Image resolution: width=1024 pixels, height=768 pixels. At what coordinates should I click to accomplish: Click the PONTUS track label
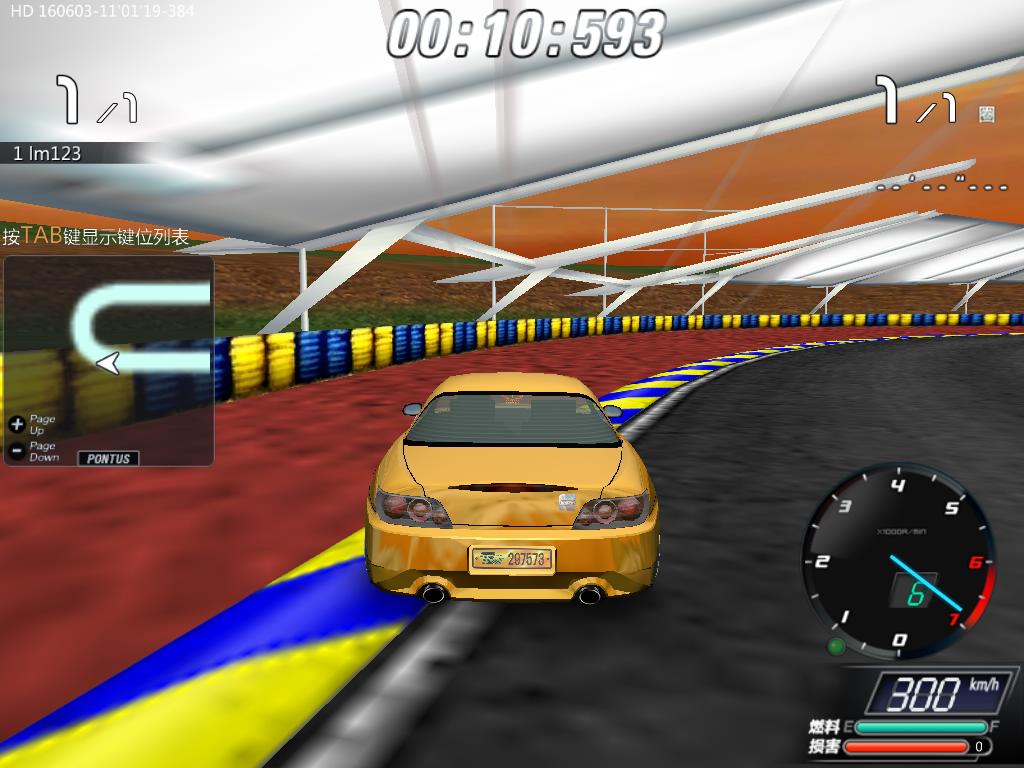pos(109,458)
